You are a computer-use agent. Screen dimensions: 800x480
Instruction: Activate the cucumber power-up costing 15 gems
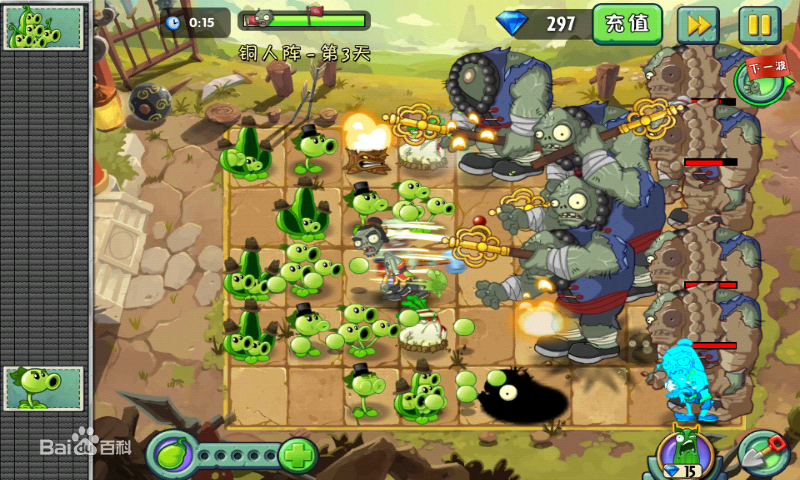tap(686, 453)
